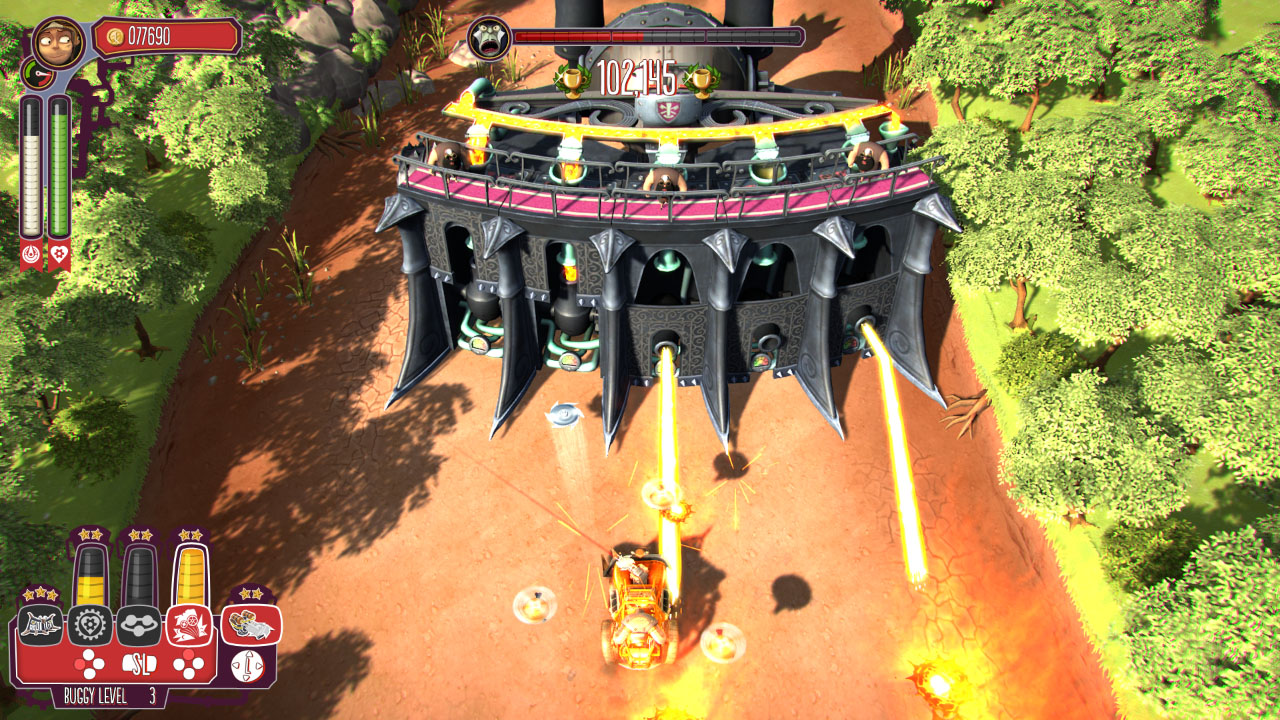The height and width of the screenshot is (720, 1280).
Task: Click the SL button prompt icon
Action: (140, 663)
